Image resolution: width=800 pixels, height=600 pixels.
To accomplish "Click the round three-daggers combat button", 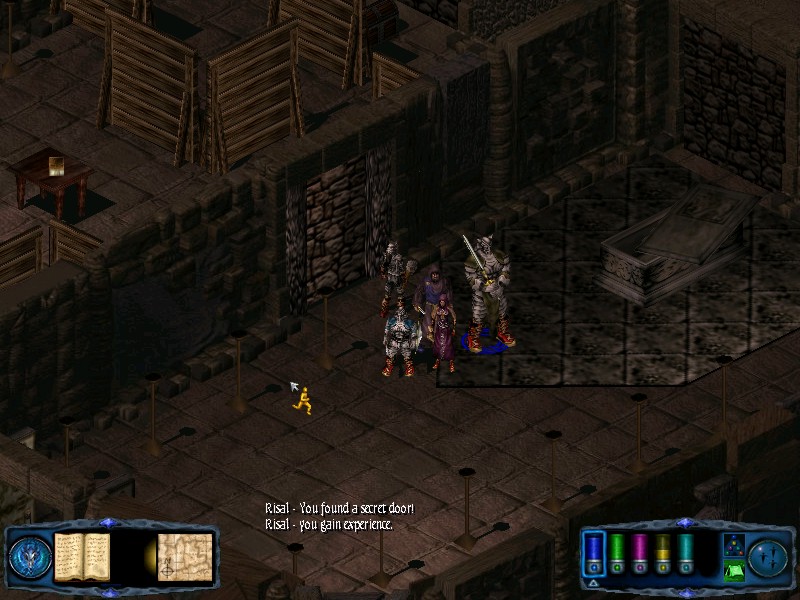I will [770, 556].
